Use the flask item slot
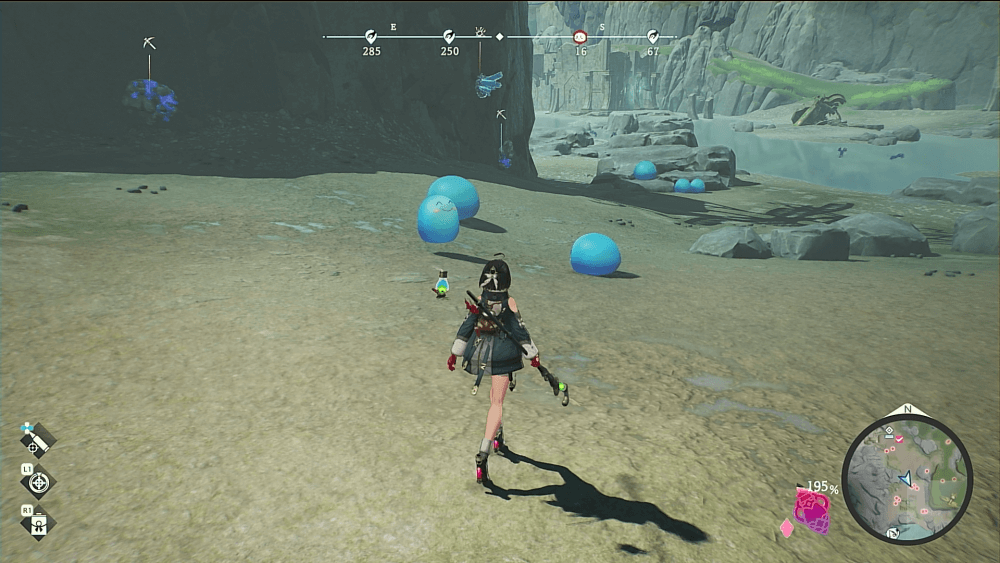 (x=39, y=522)
